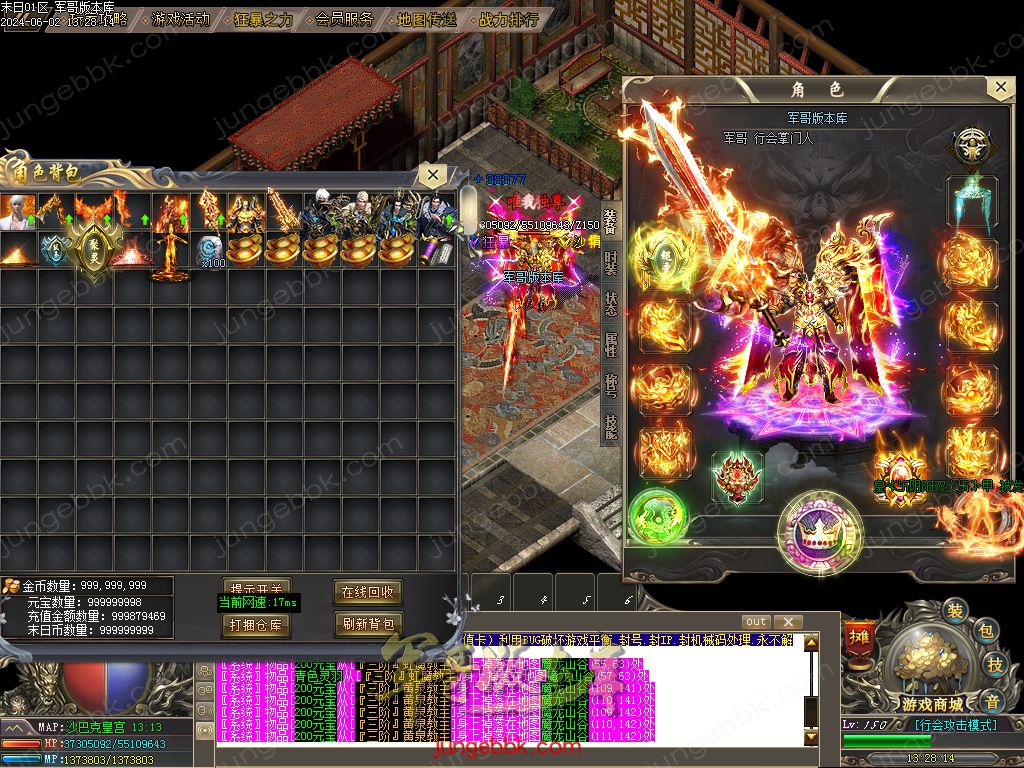This screenshot has height=768, width=1024.
Task: Open the 战力排行 power ranking menu
Action: click(x=508, y=19)
